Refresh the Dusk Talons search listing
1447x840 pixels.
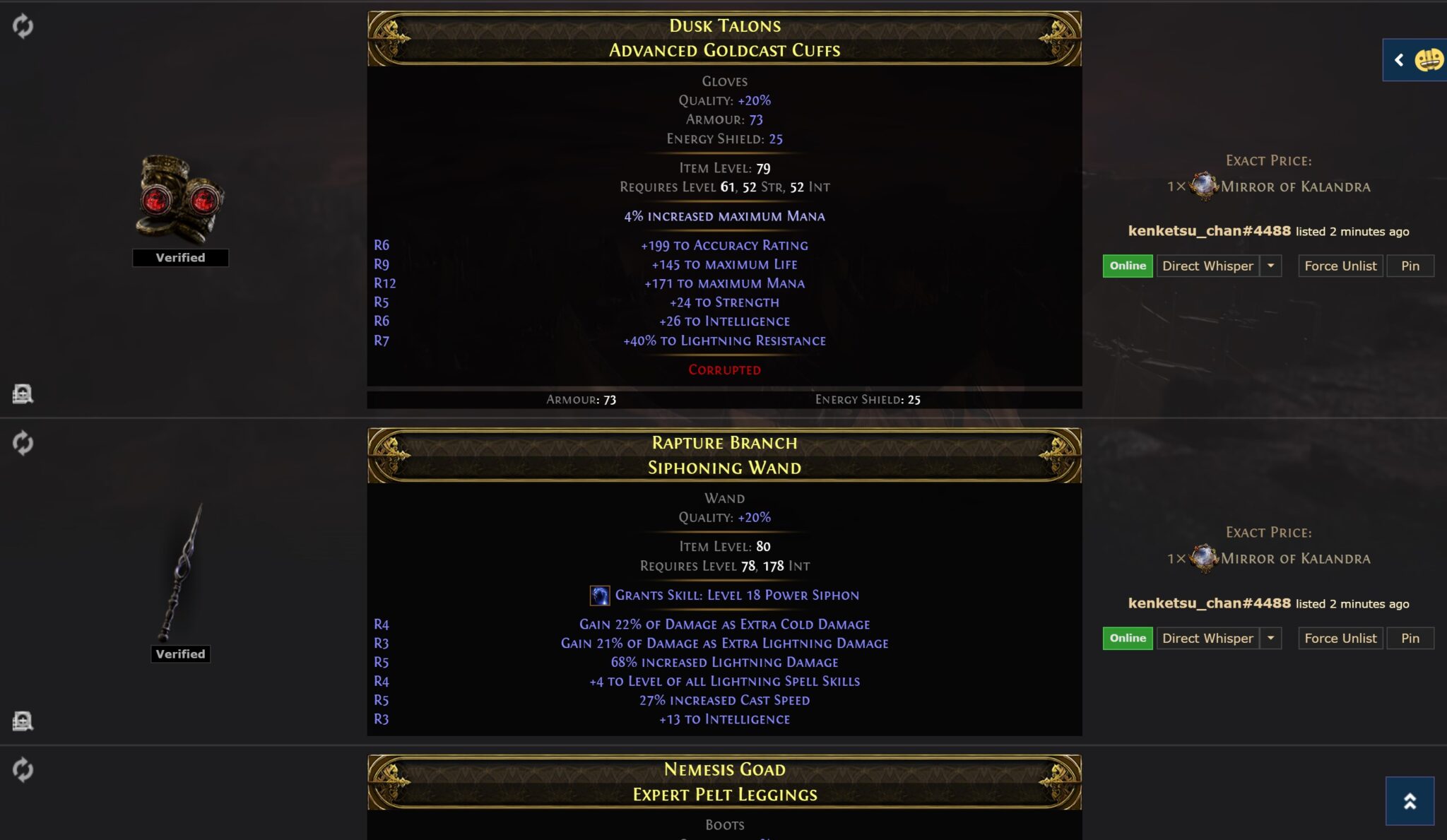tap(23, 28)
